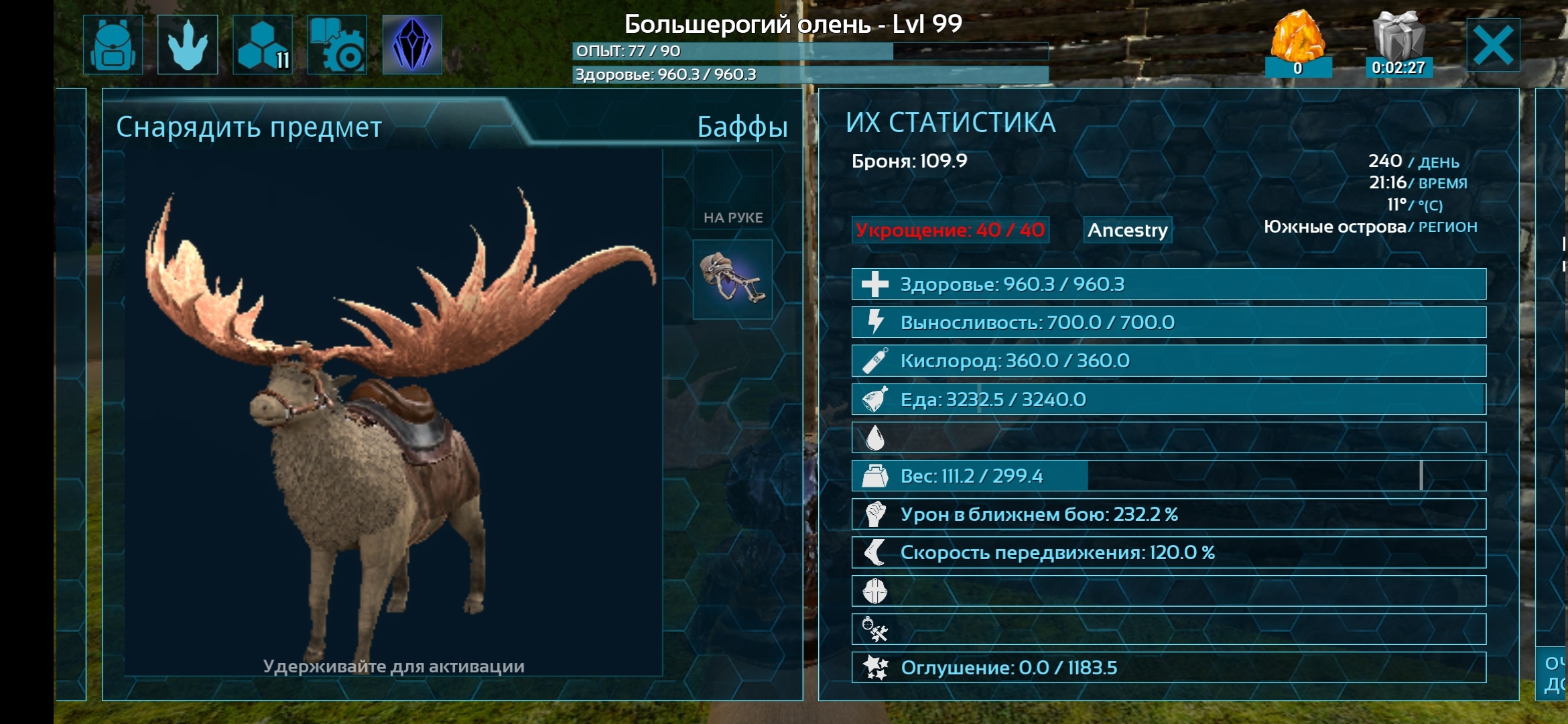This screenshot has width=1568, height=724.
Task: Select the Оглушение torpor stat row
Action: (1169, 668)
